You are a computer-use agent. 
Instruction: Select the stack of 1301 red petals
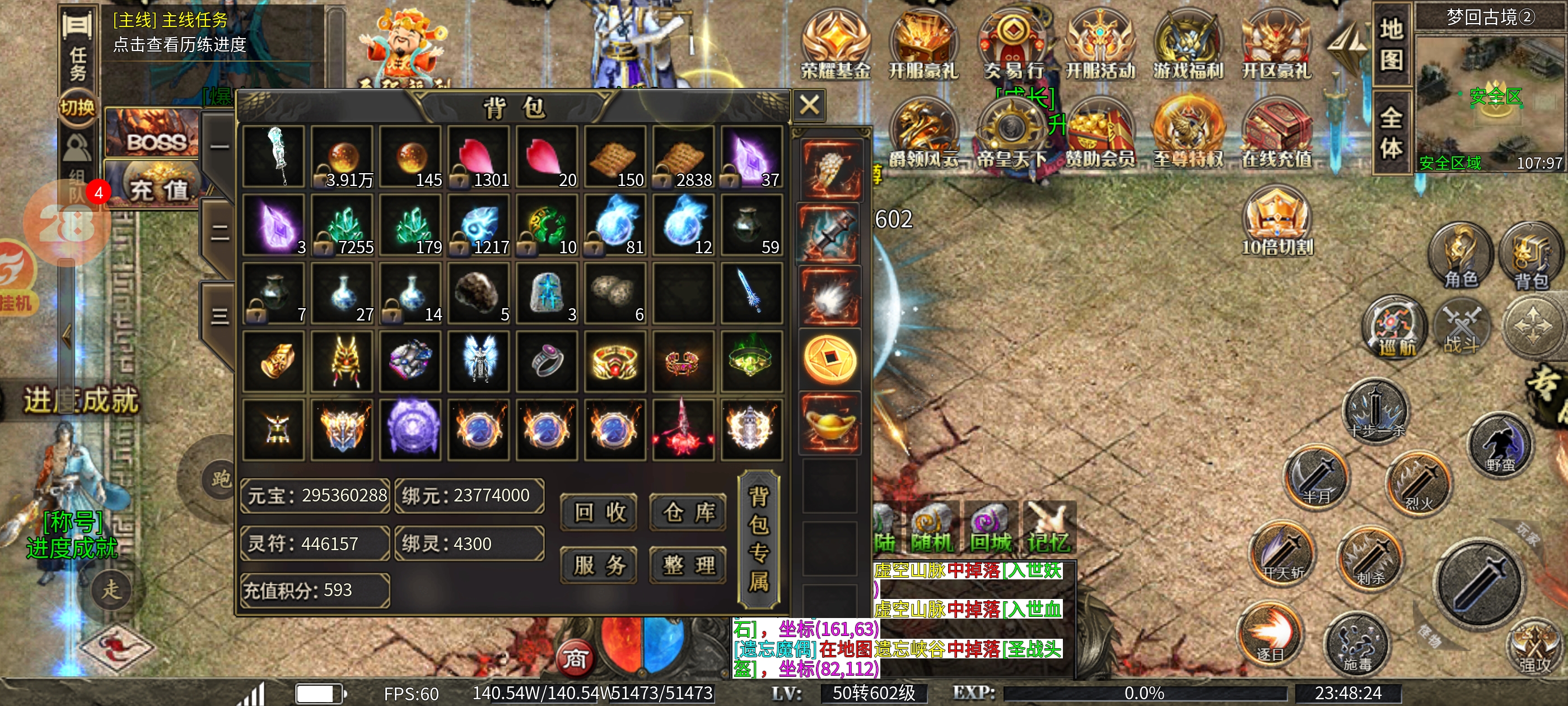[478, 156]
